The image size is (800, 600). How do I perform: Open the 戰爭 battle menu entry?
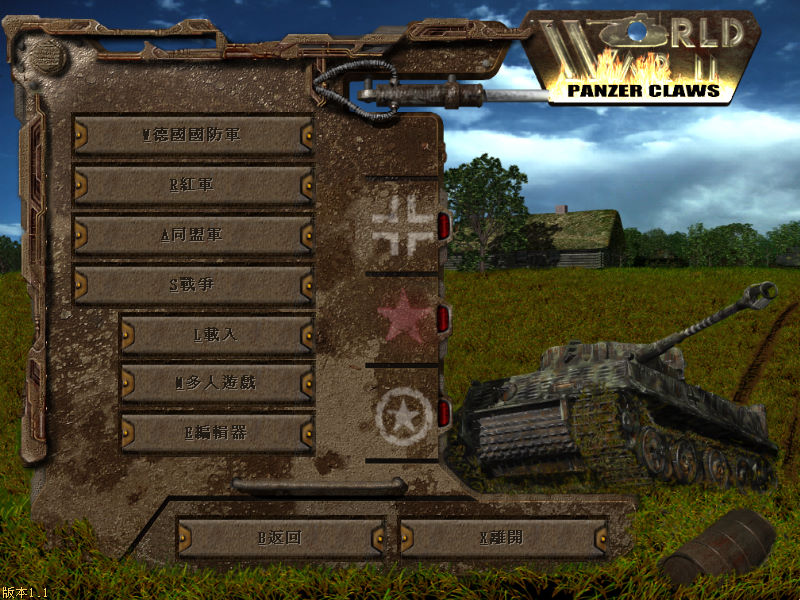193,285
